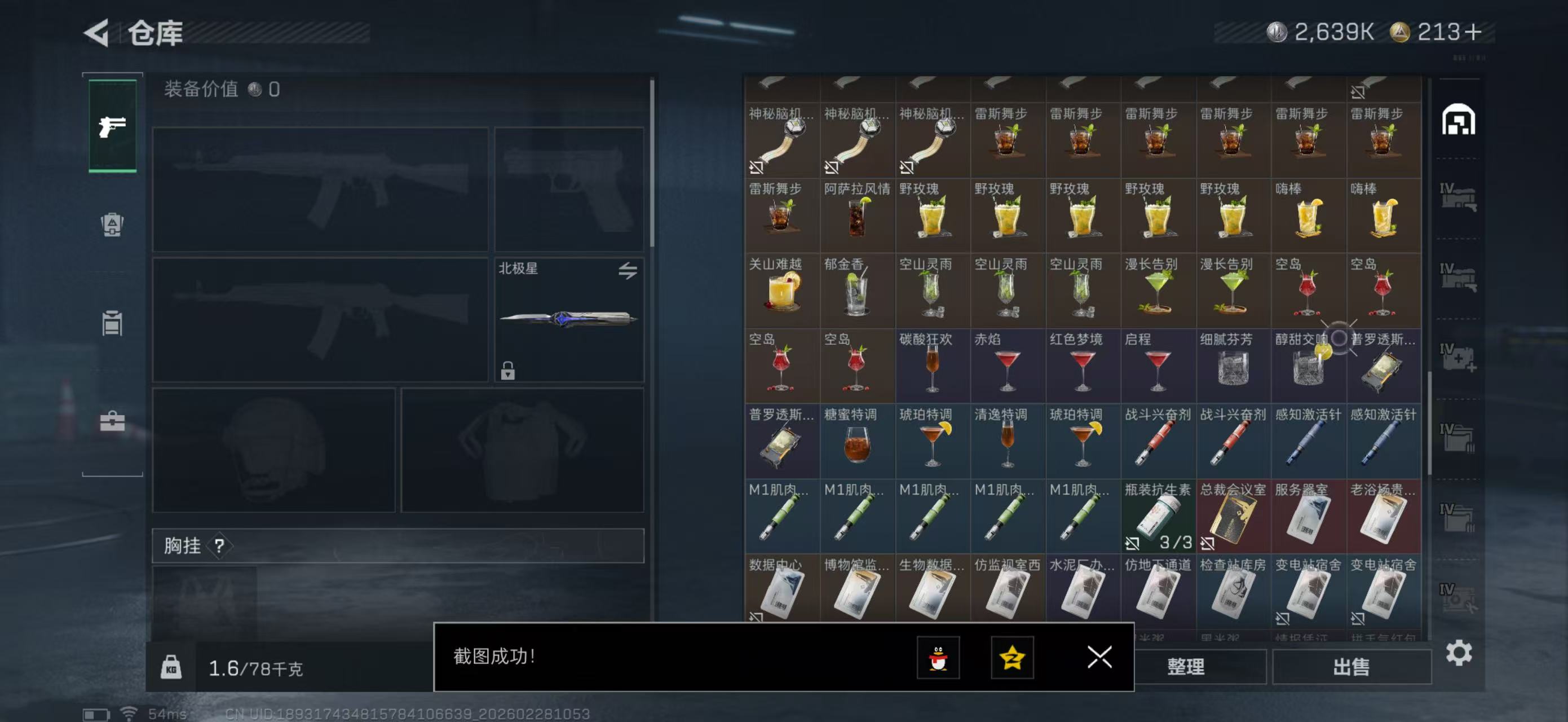Switch to the pistol weapon tab
Image resolution: width=1568 pixels, height=722 pixels.
click(112, 126)
